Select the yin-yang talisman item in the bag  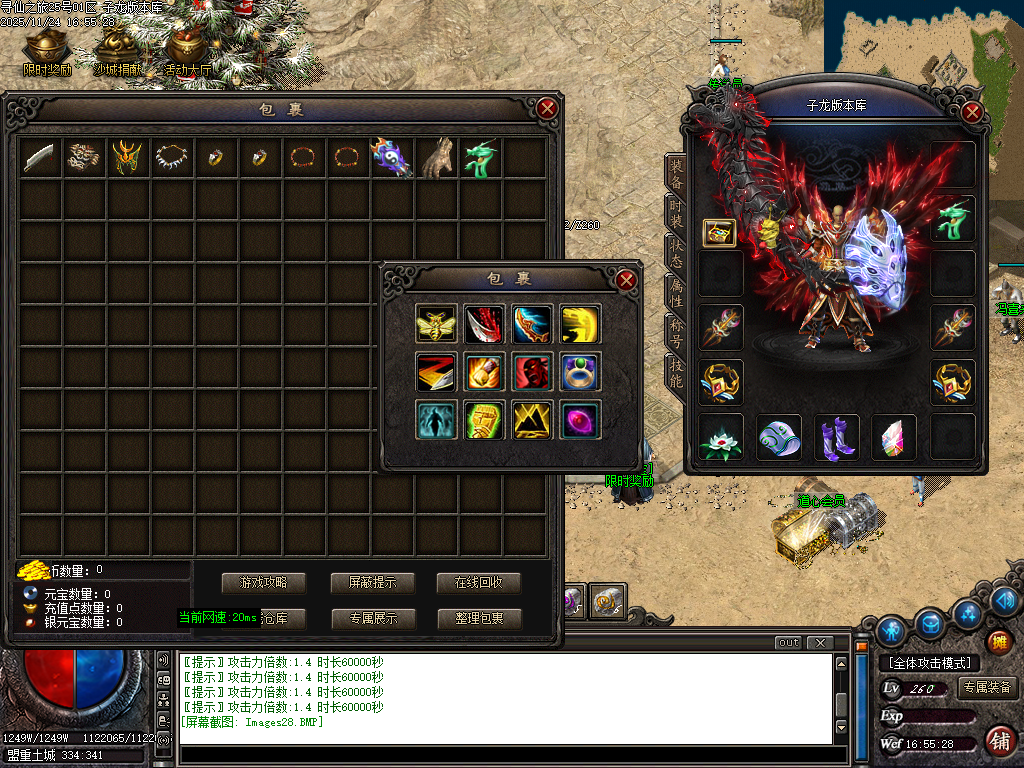pos(392,157)
